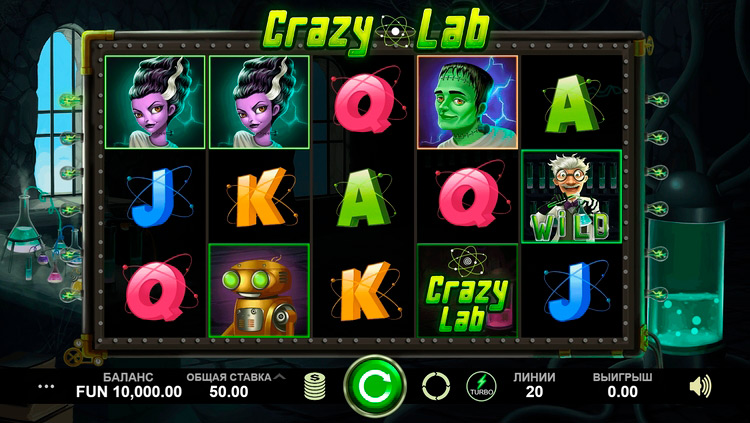This screenshot has height=423, width=750.
Task: Open bet settings via the coin stack icon
Action: pos(316,385)
